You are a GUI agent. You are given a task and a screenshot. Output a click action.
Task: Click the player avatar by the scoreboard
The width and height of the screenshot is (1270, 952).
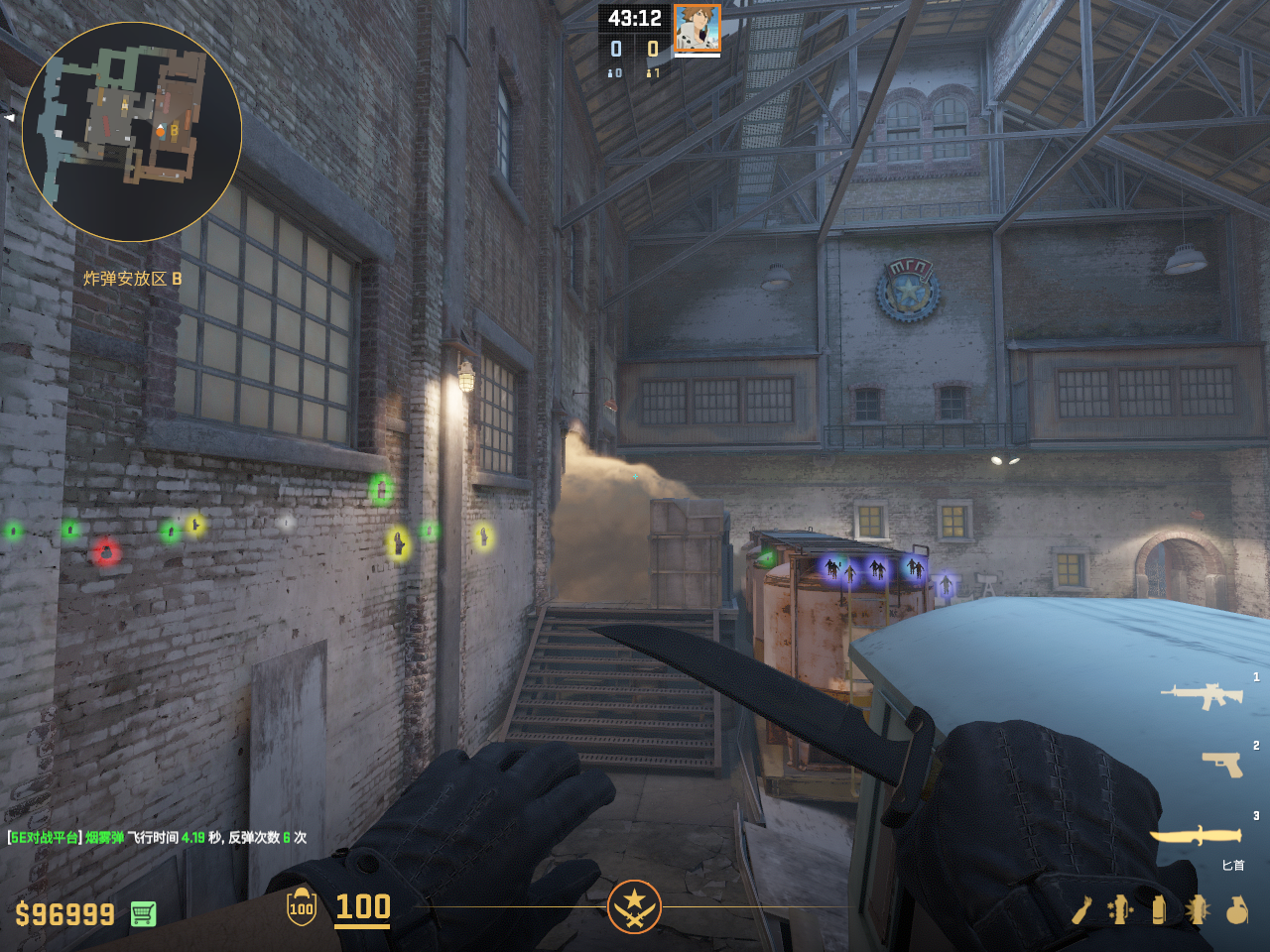tap(697, 28)
